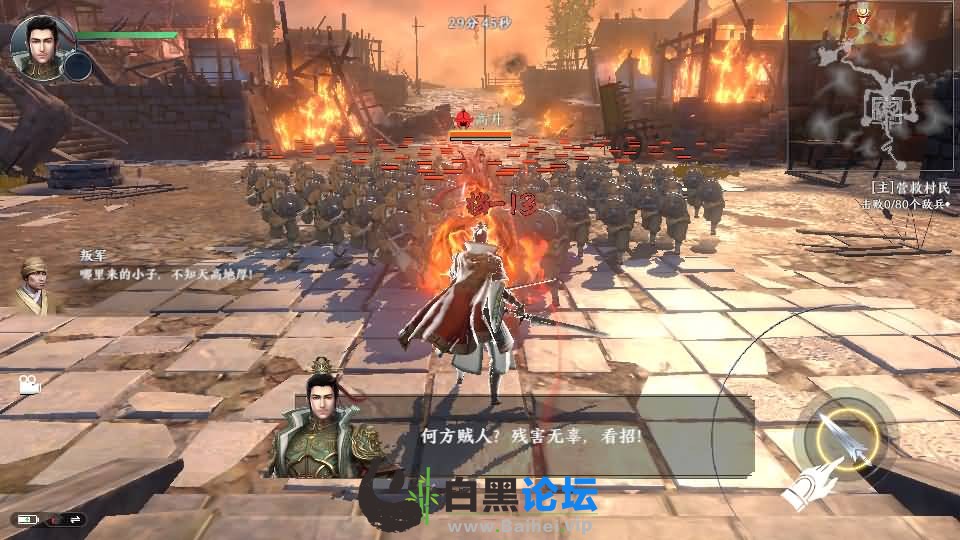This screenshot has height=540, width=960.
Task: Tap the rebel soldier speaker portrait
Action: click(x=37, y=281)
